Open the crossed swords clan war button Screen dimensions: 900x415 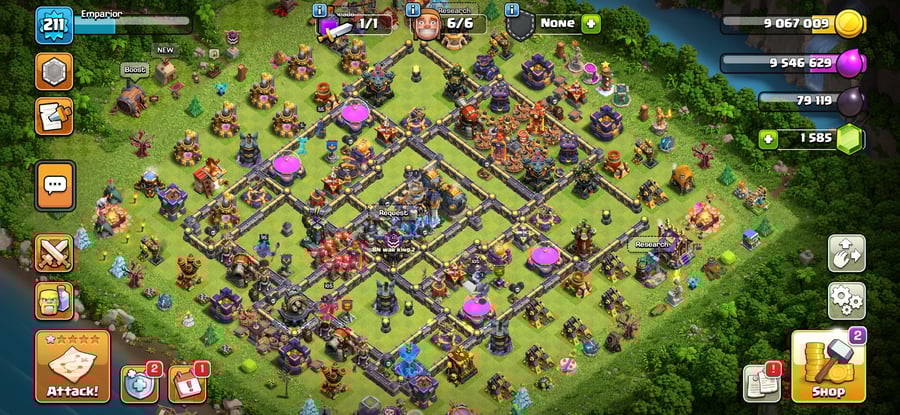(x=54, y=253)
